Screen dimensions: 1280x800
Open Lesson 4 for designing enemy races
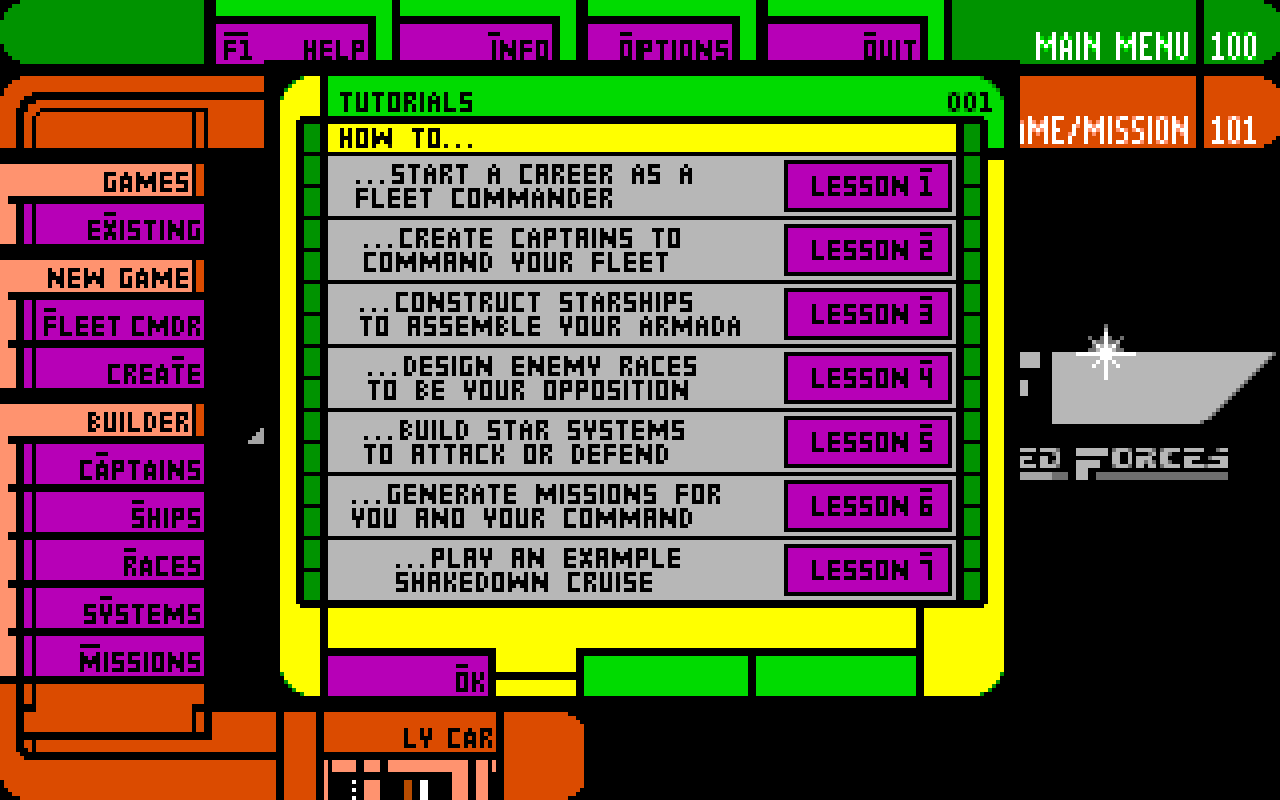point(866,377)
